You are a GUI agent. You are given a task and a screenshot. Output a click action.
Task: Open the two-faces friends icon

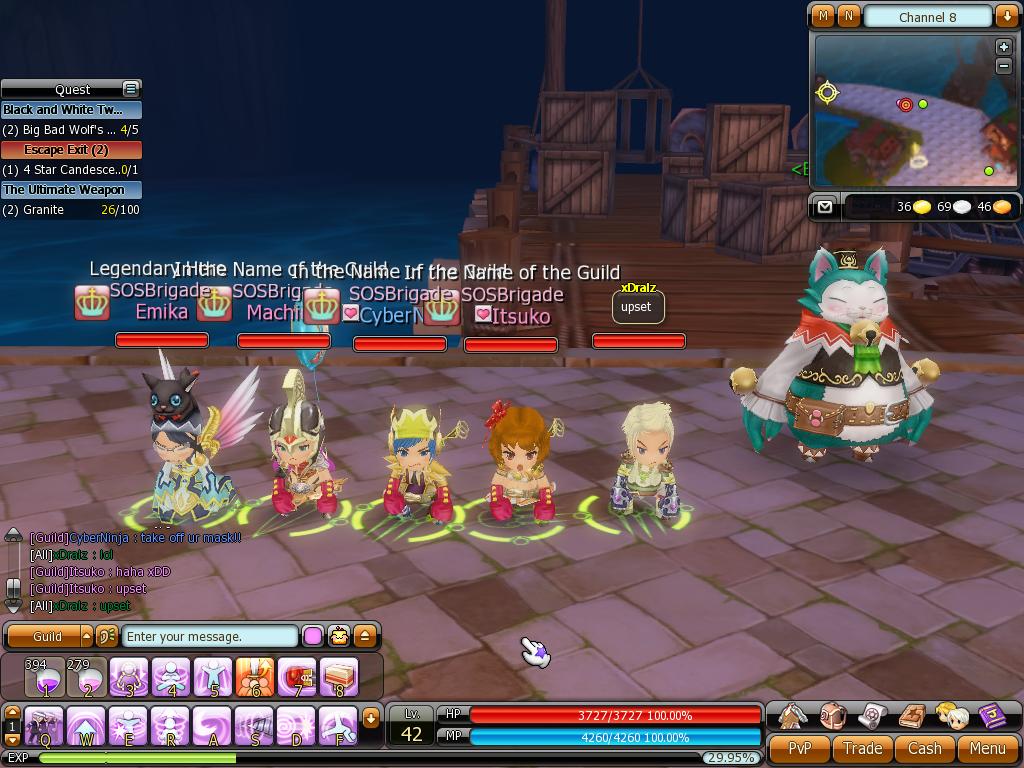(x=952, y=716)
